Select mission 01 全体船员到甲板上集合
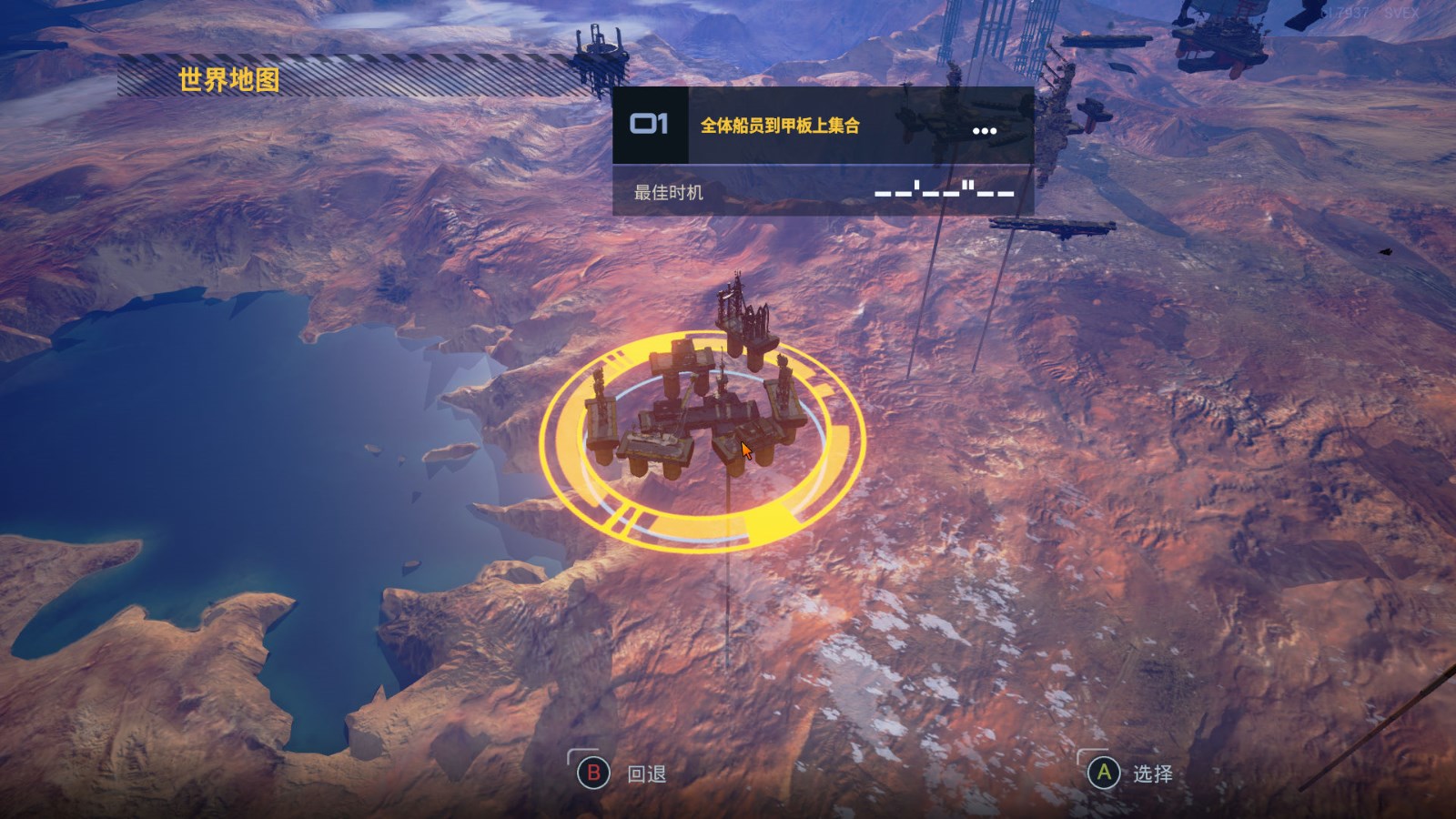The width and height of the screenshot is (1456, 819). tap(779, 126)
